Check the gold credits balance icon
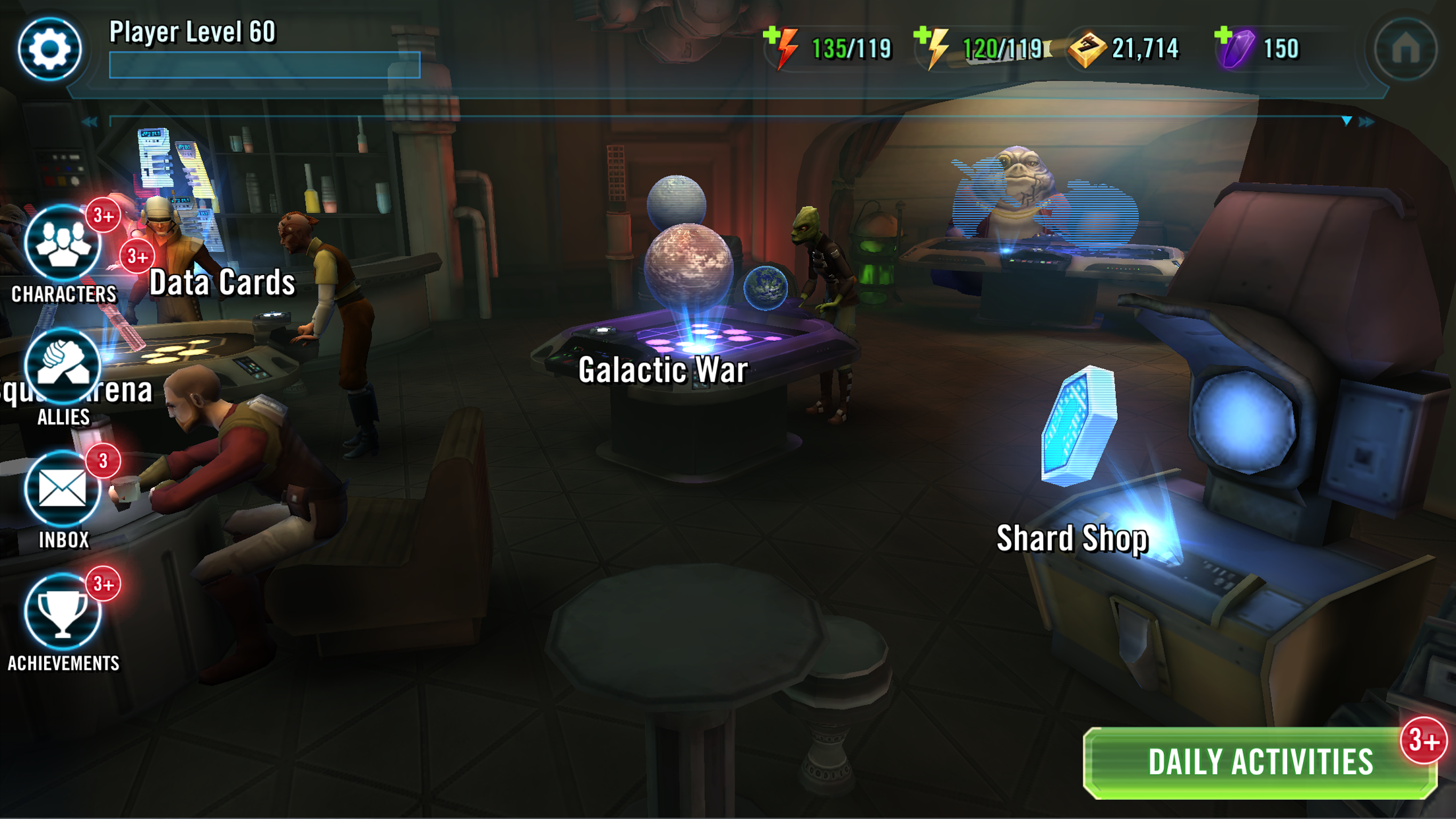 click(x=1087, y=49)
